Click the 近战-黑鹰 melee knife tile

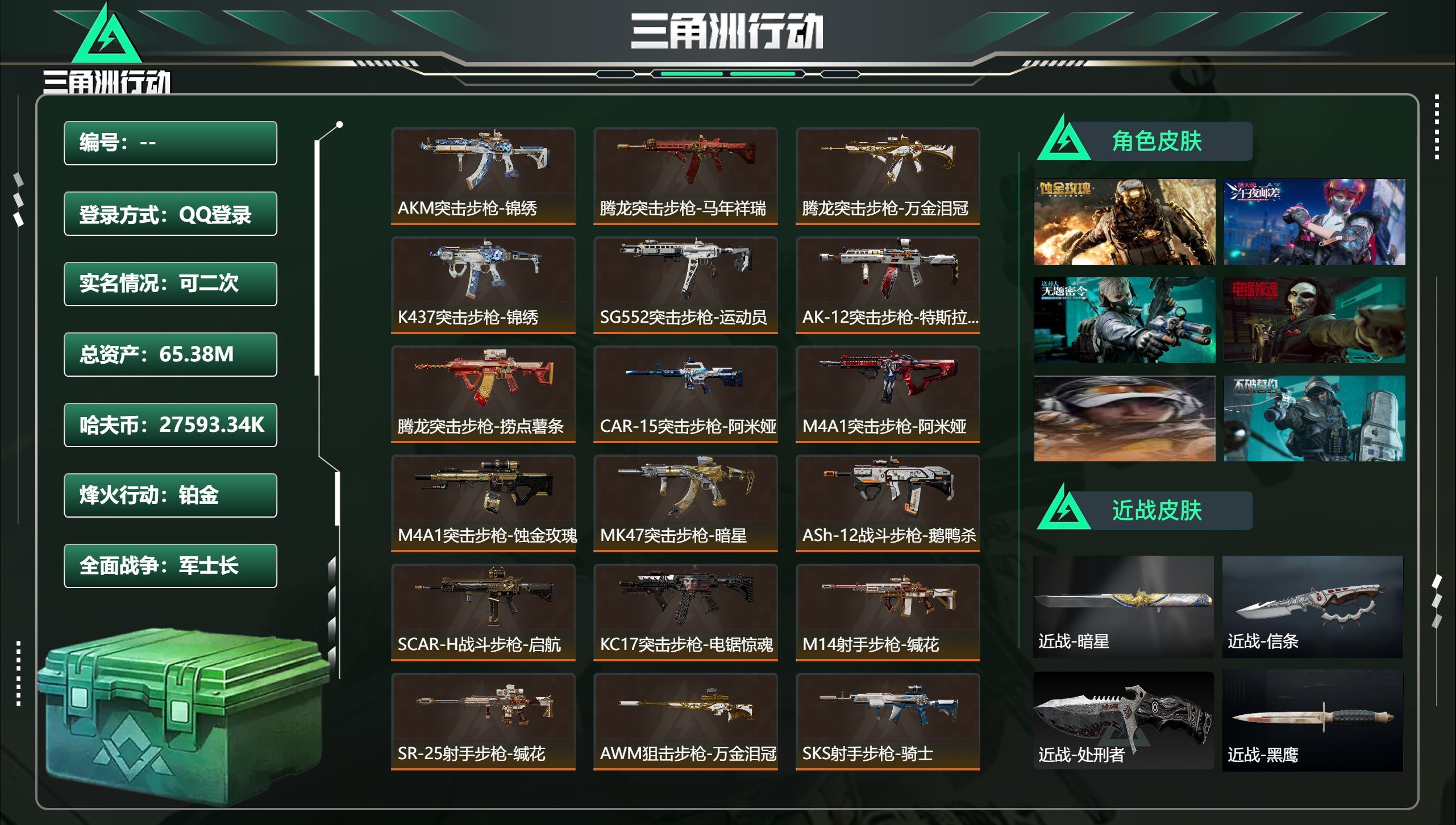(x=1312, y=720)
